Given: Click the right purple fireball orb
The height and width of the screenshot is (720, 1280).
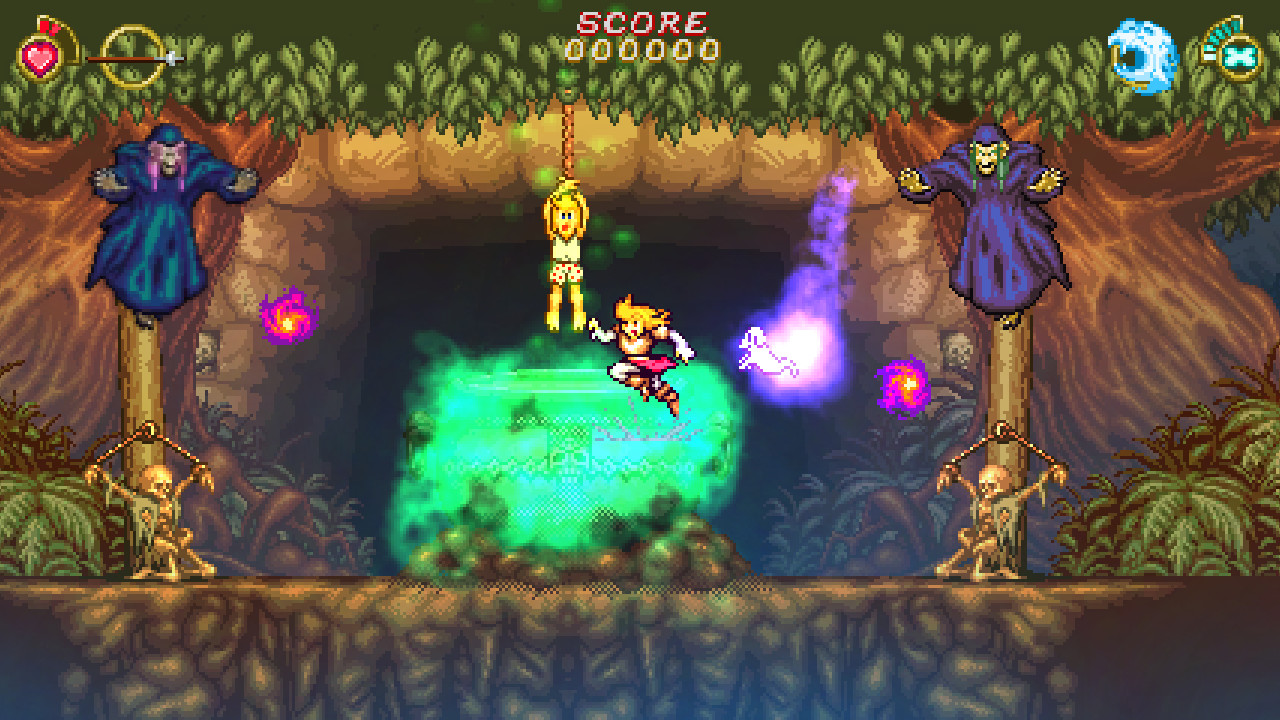Looking at the screenshot, I should 905,383.
